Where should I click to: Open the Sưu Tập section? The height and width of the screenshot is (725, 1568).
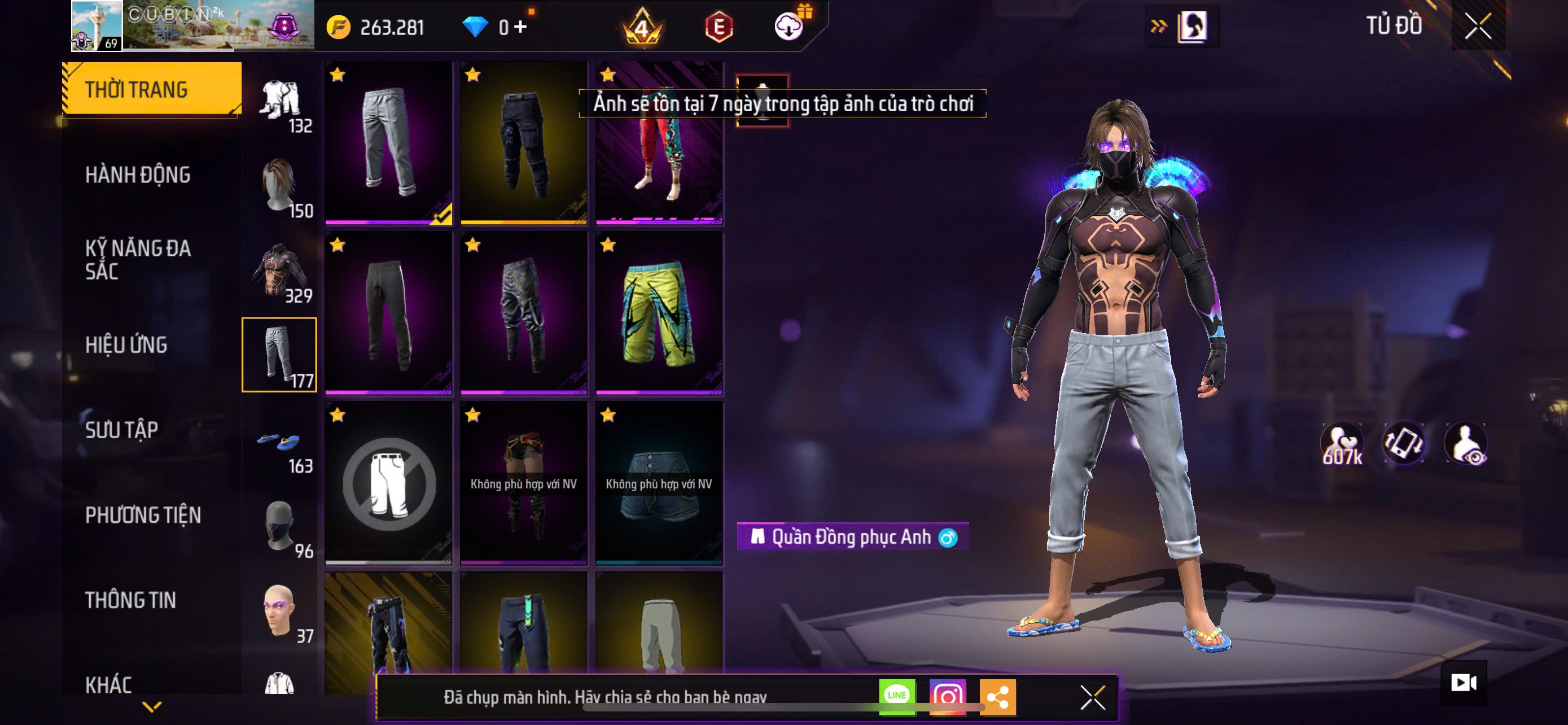(x=122, y=430)
